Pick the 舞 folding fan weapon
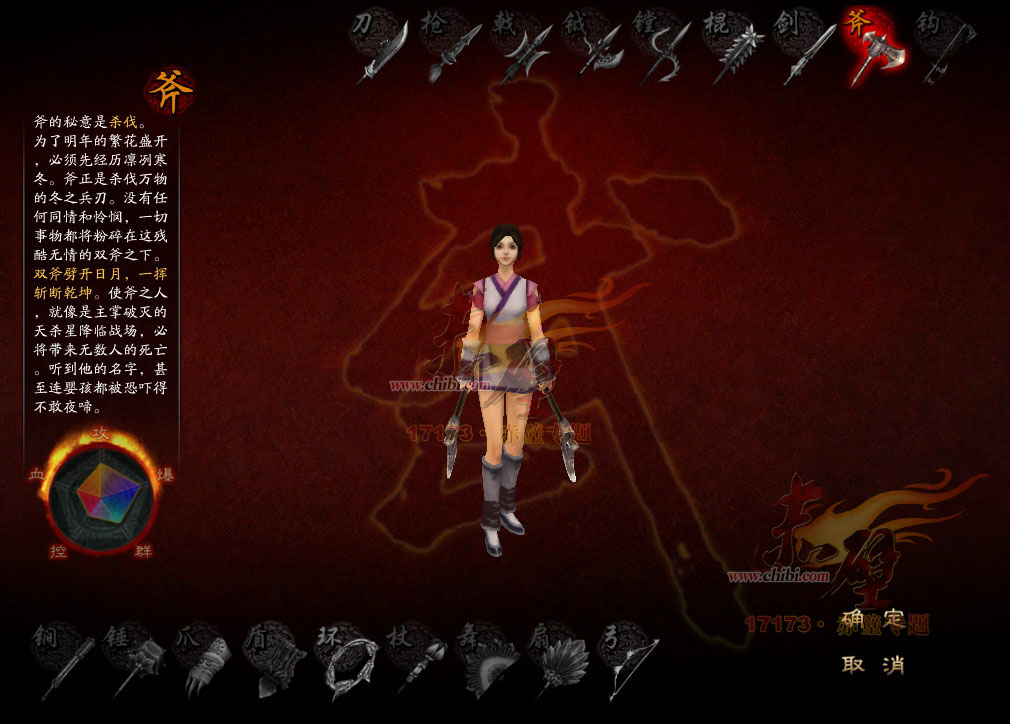 tap(489, 660)
